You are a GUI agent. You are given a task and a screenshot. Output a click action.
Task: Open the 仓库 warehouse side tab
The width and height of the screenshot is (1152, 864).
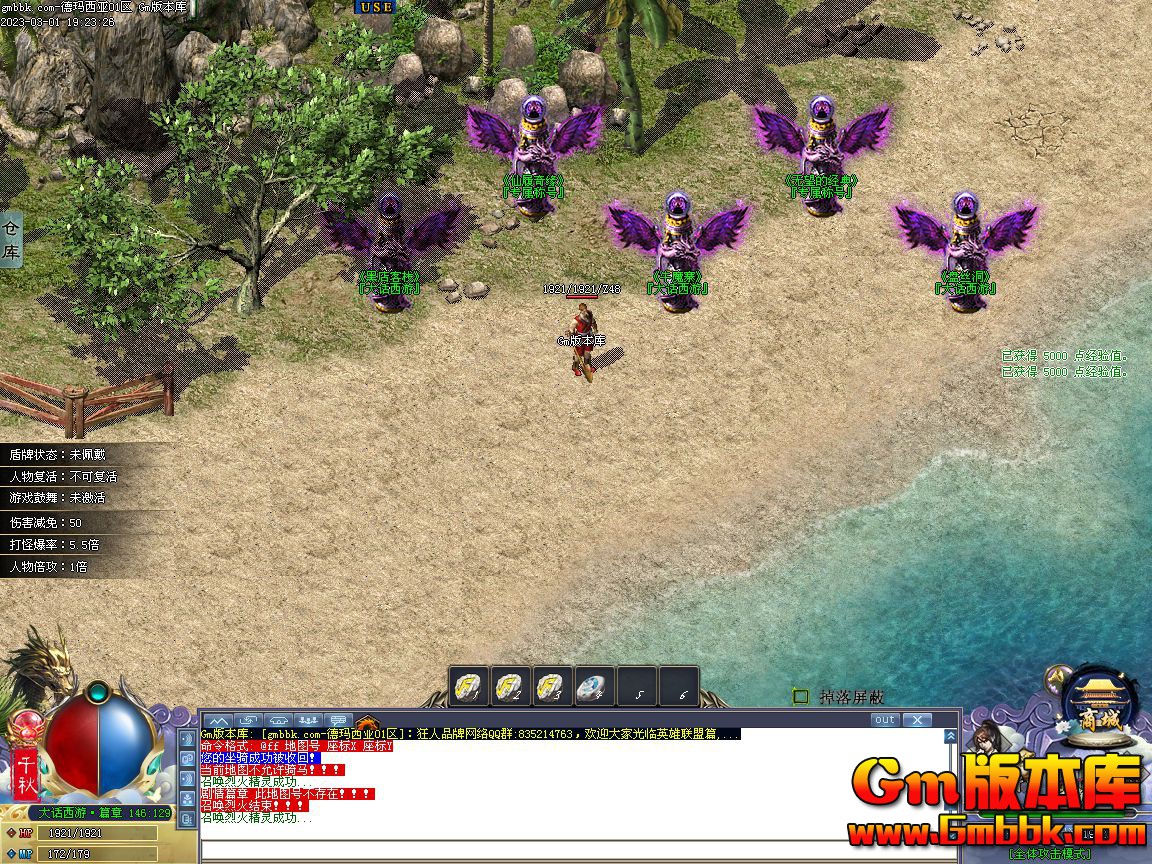[x=11, y=240]
